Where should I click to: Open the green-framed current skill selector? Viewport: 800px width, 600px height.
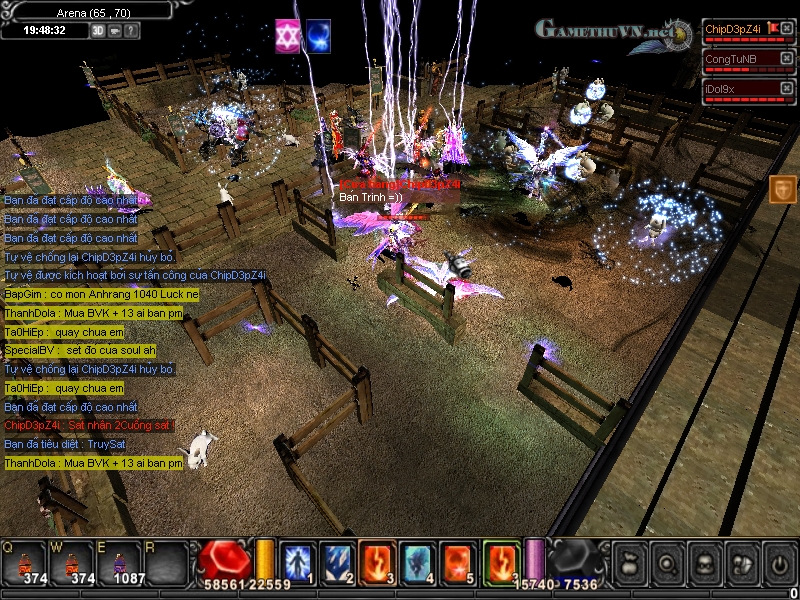coord(501,561)
